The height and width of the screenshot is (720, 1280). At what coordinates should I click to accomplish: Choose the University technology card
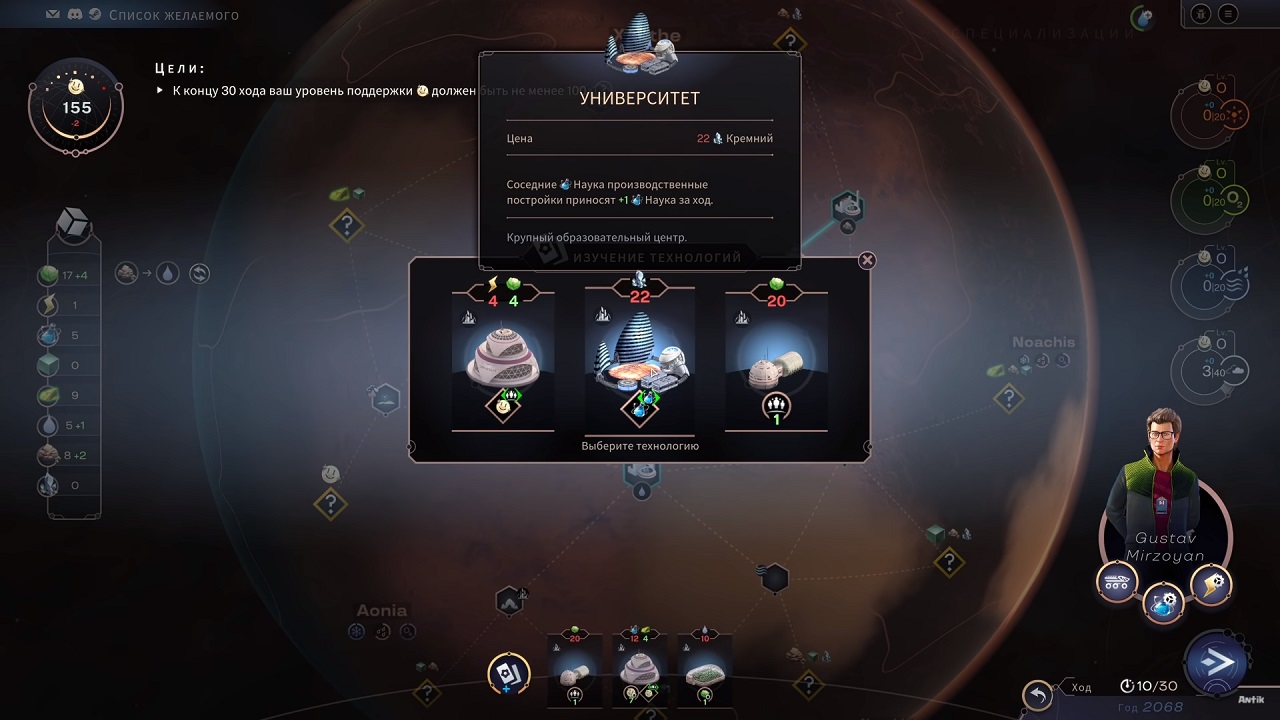click(640, 360)
